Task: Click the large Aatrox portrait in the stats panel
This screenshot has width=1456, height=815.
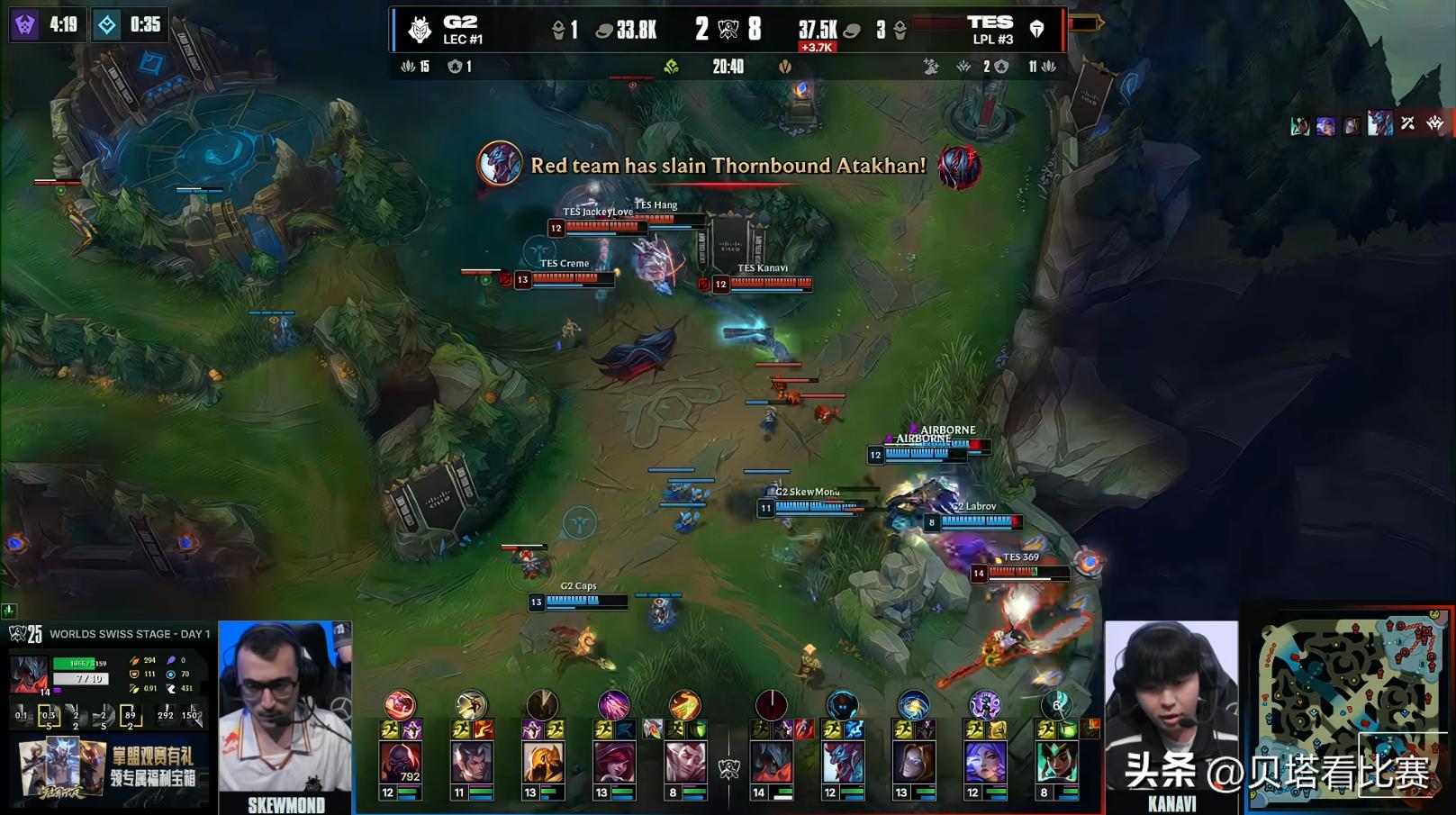Action: tap(28, 674)
